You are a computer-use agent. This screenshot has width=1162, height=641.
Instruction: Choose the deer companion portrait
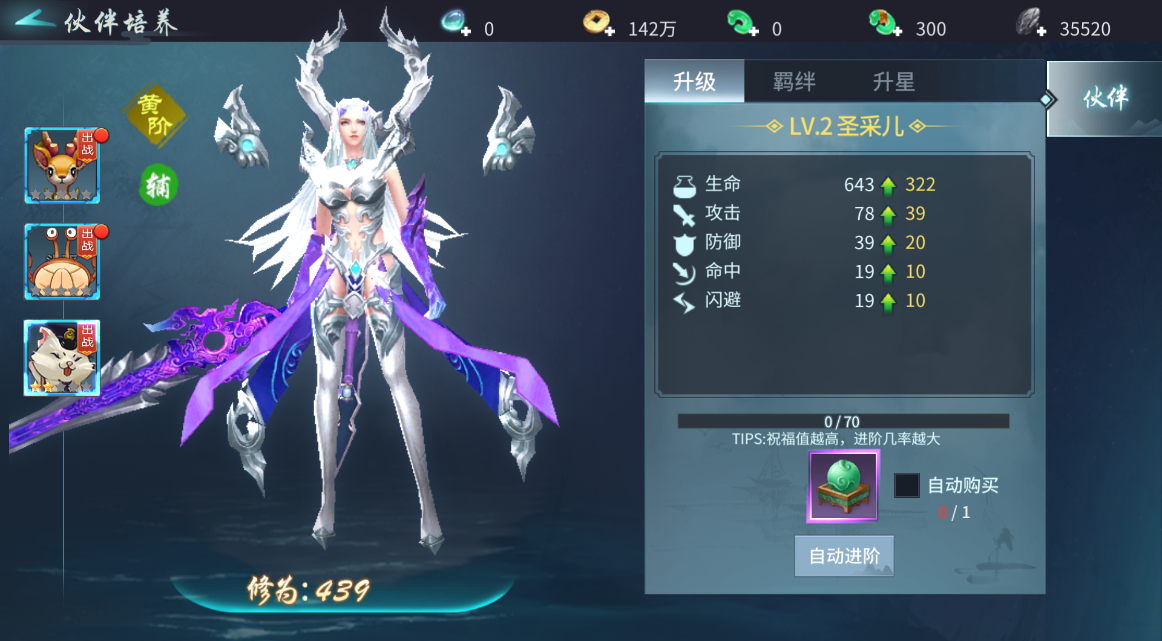[62, 166]
